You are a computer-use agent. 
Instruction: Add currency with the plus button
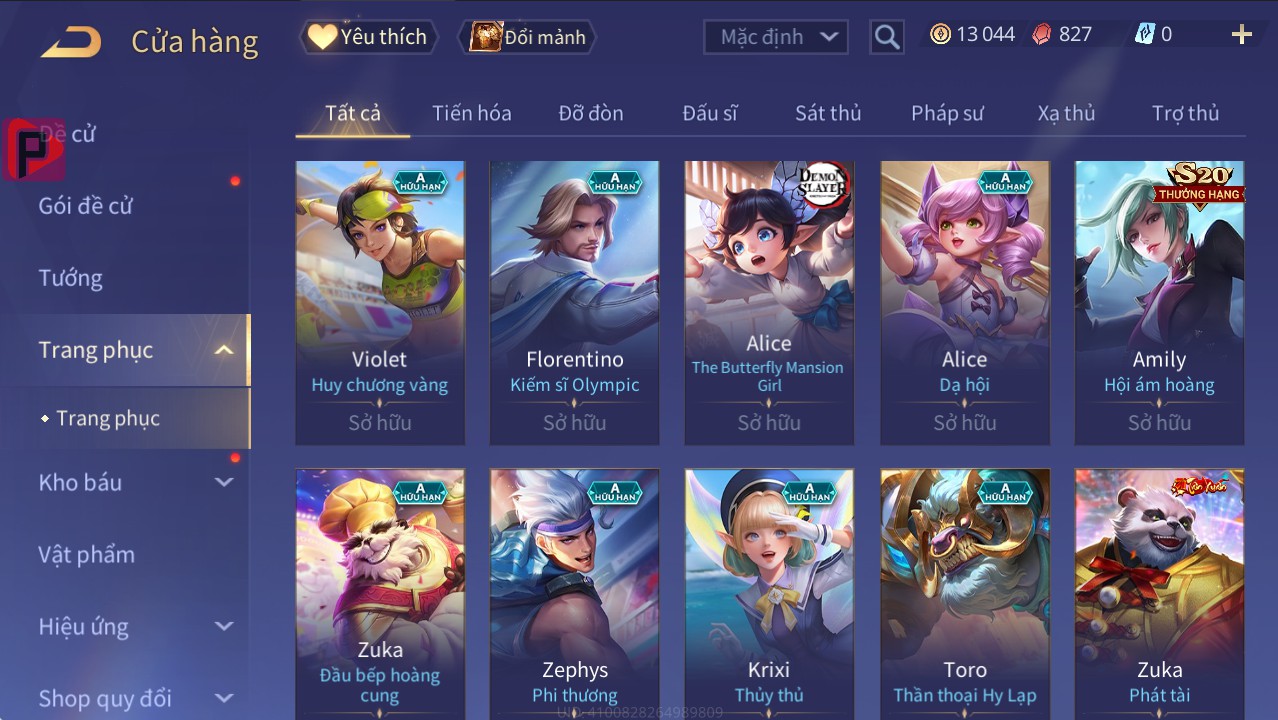1241,35
